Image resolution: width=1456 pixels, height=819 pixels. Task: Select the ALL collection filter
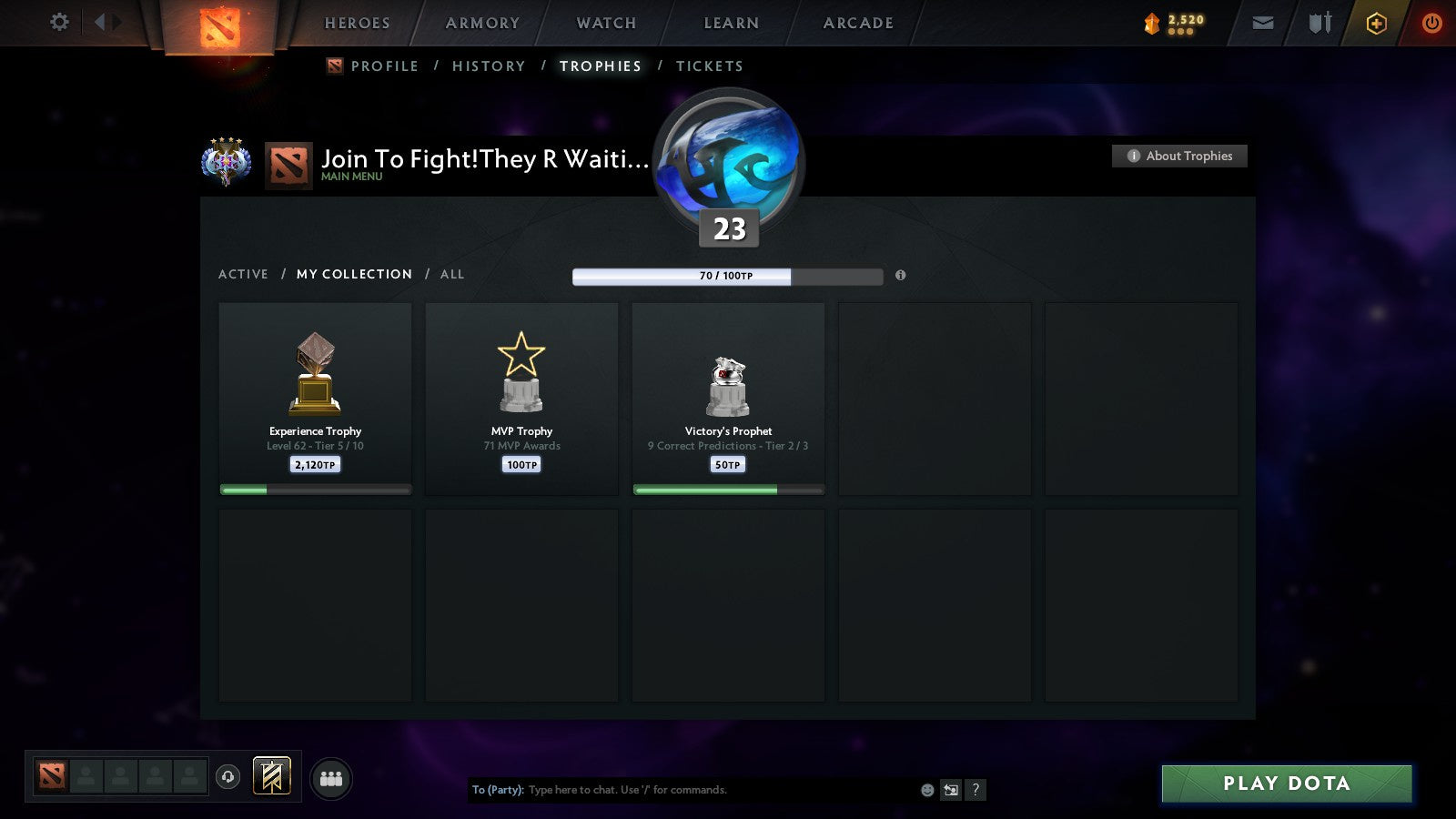tap(452, 274)
